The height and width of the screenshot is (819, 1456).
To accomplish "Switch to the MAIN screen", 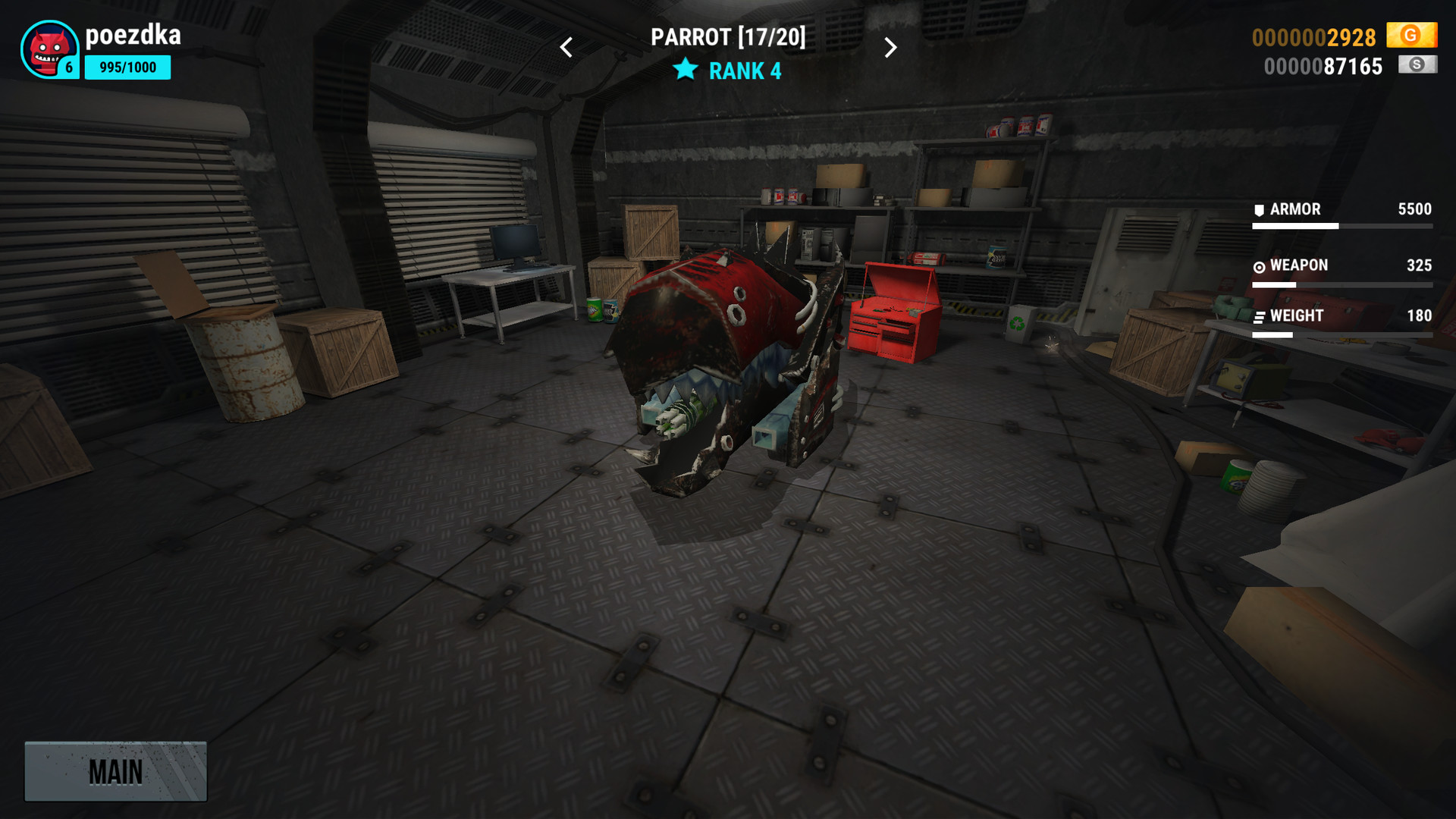I will coord(115,771).
